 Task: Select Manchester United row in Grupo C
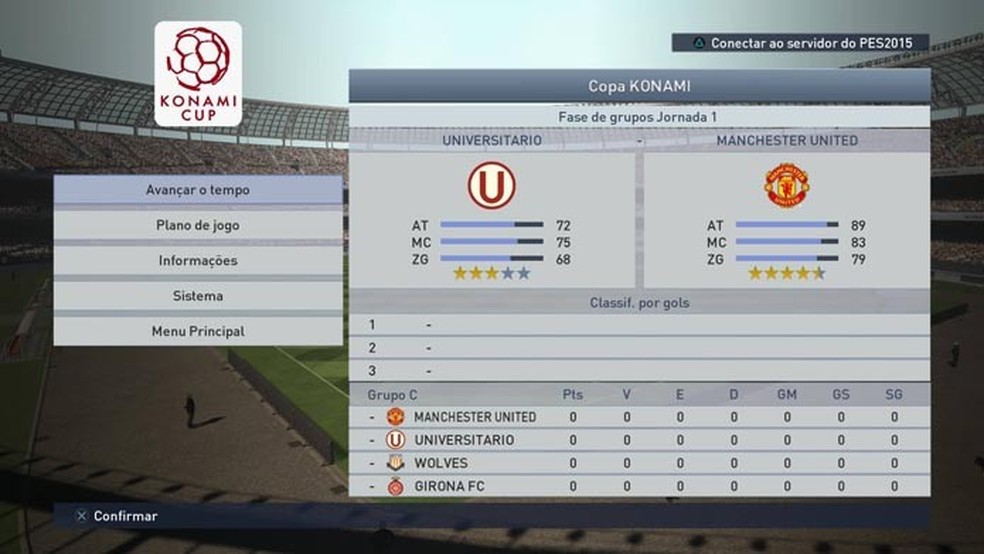tap(639, 417)
